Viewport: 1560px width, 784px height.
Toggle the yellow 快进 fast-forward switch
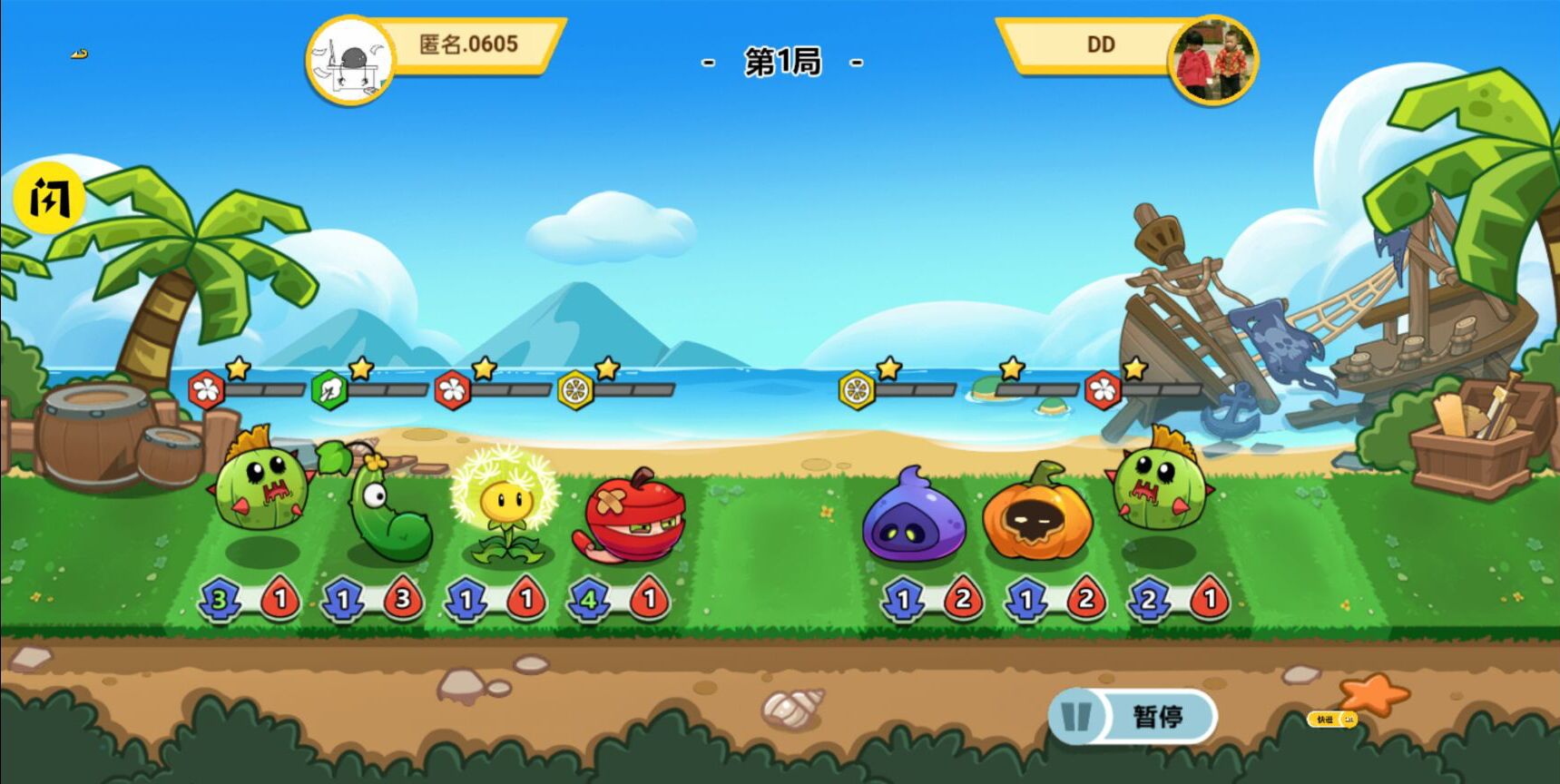click(1332, 720)
